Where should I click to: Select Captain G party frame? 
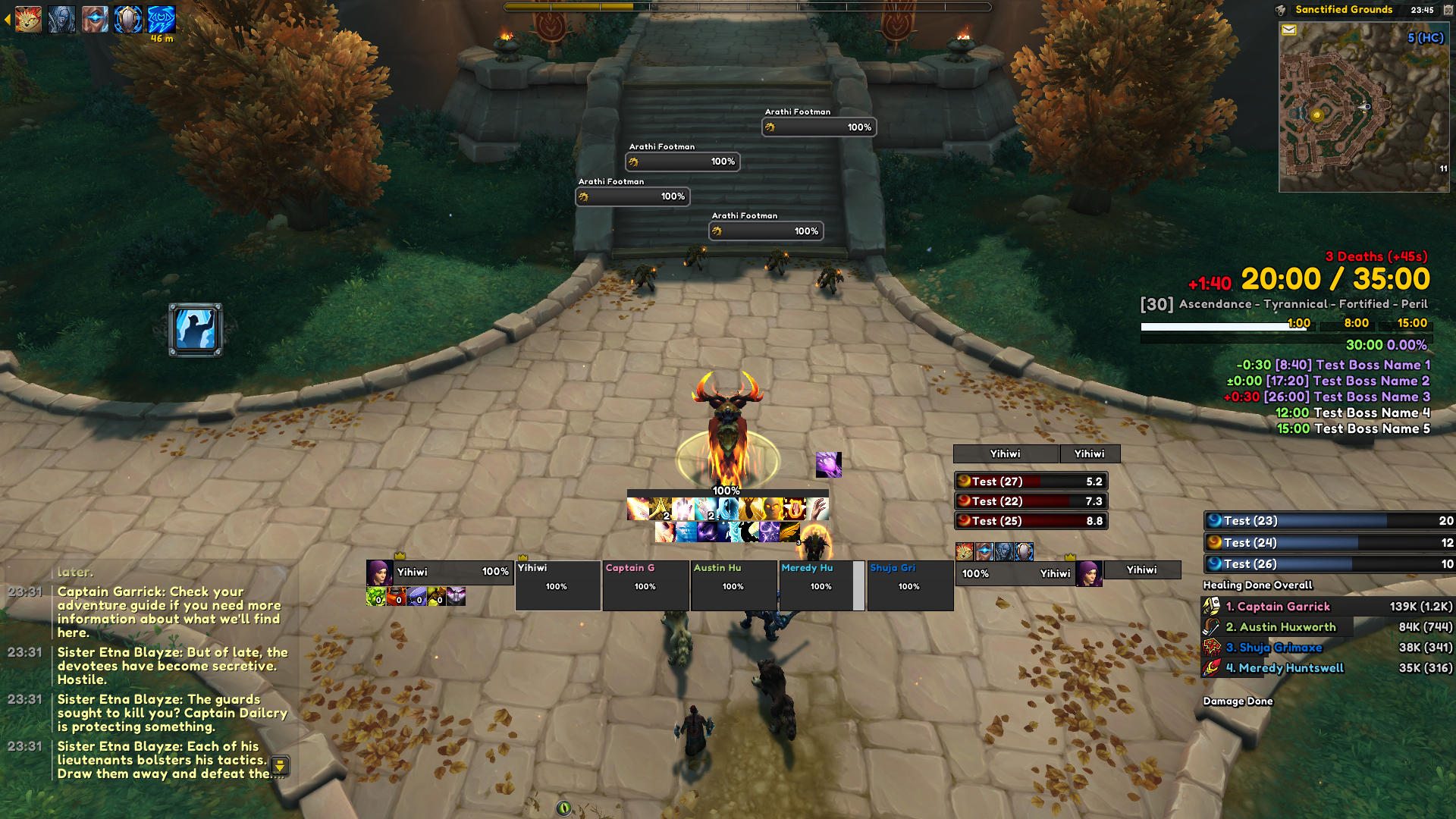click(x=645, y=585)
